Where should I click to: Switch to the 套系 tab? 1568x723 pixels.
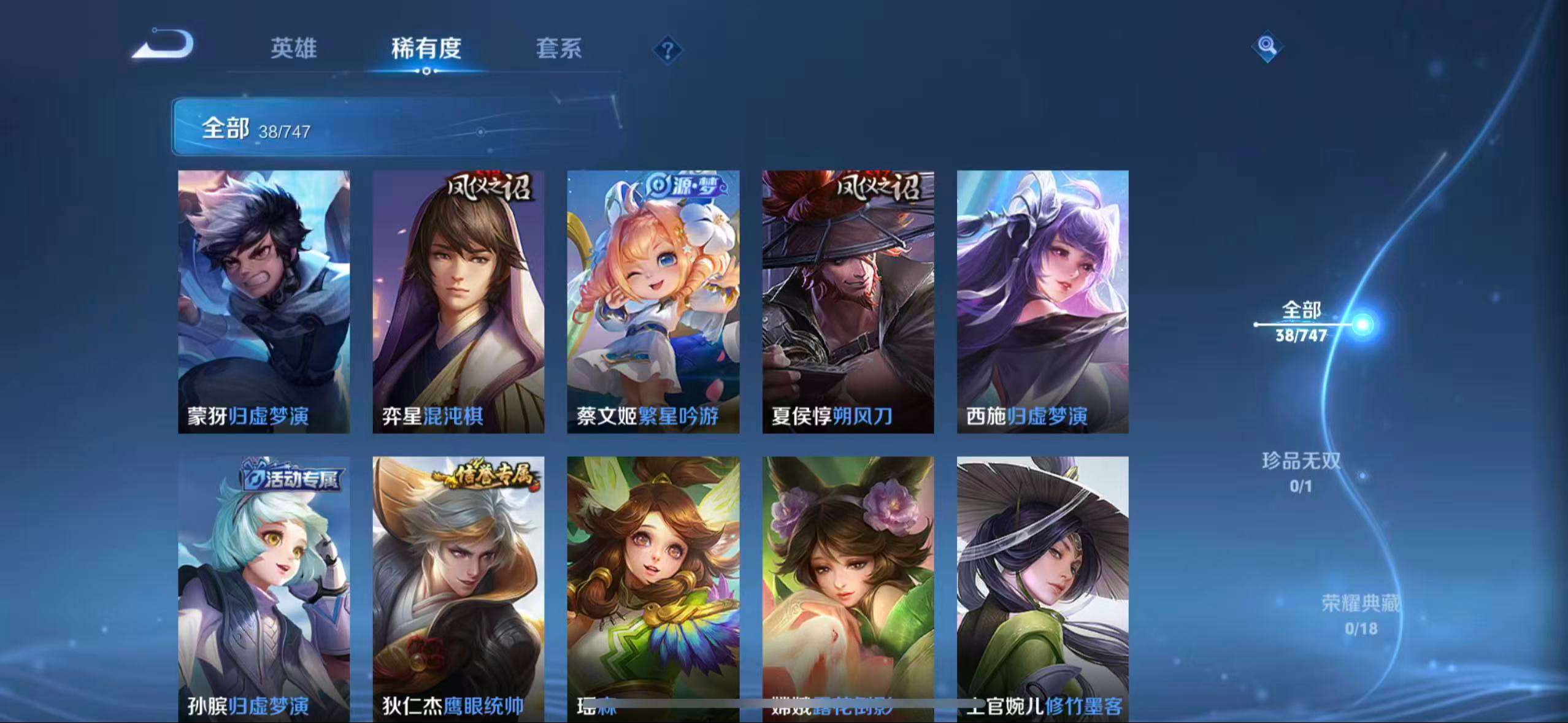[559, 49]
